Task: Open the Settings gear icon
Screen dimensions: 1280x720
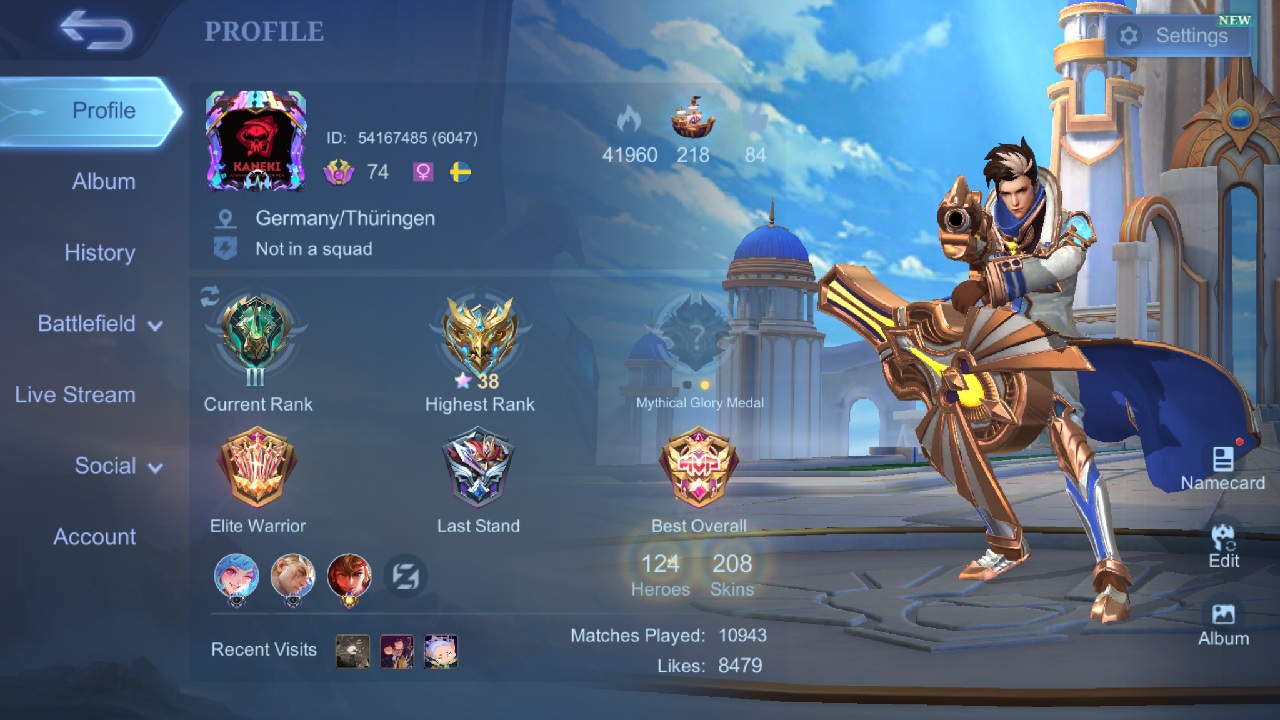Action: pyautogui.click(x=1129, y=35)
